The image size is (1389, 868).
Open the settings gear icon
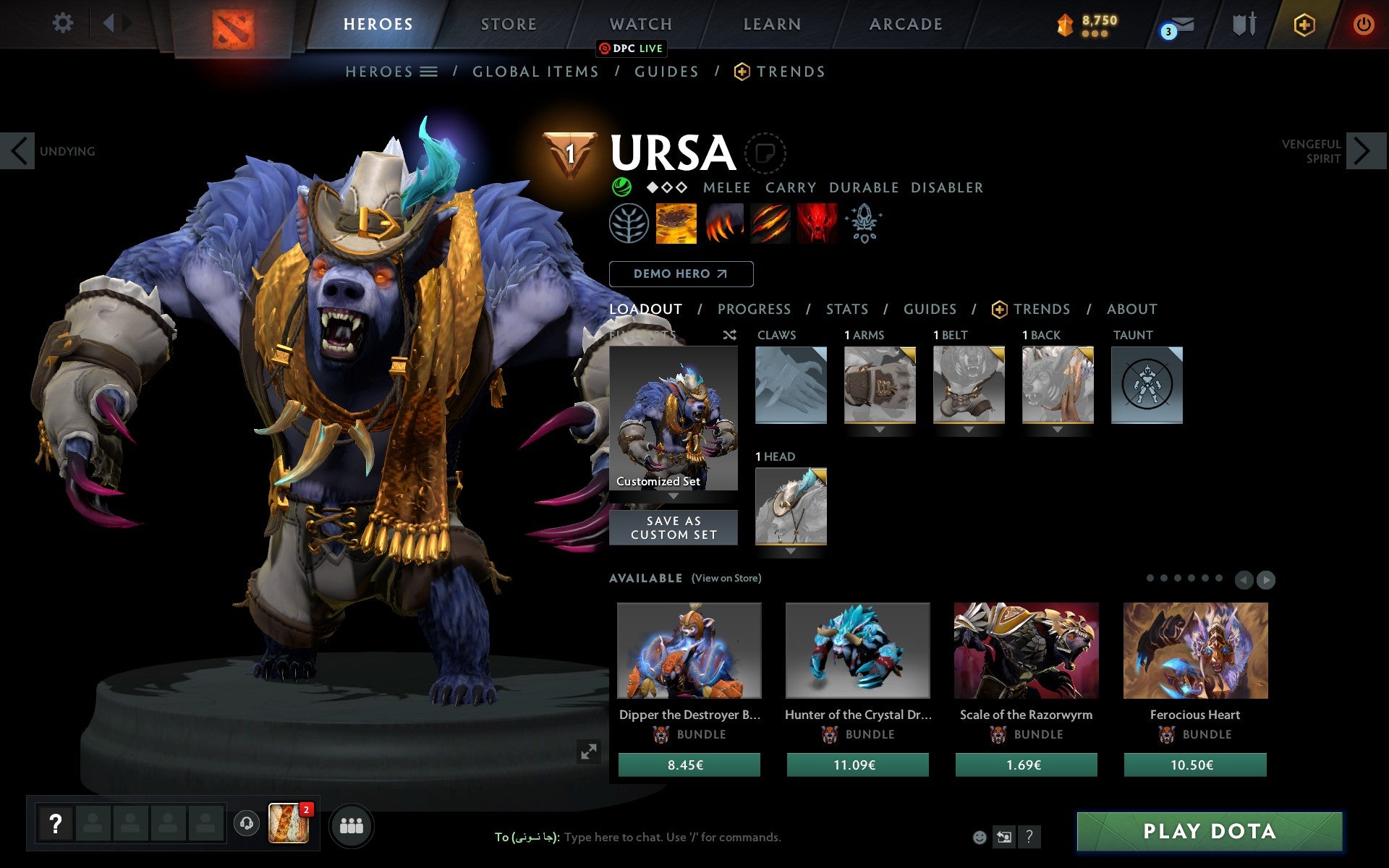point(64,23)
